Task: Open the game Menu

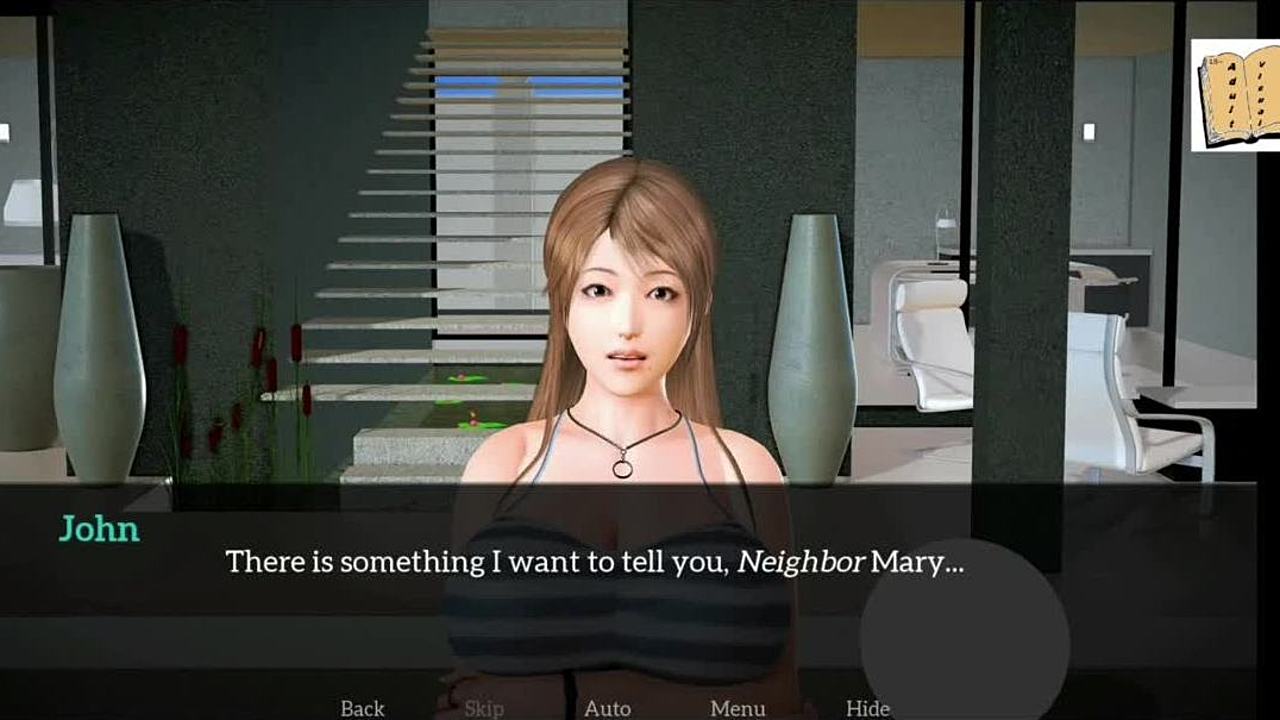Action: [x=737, y=708]
